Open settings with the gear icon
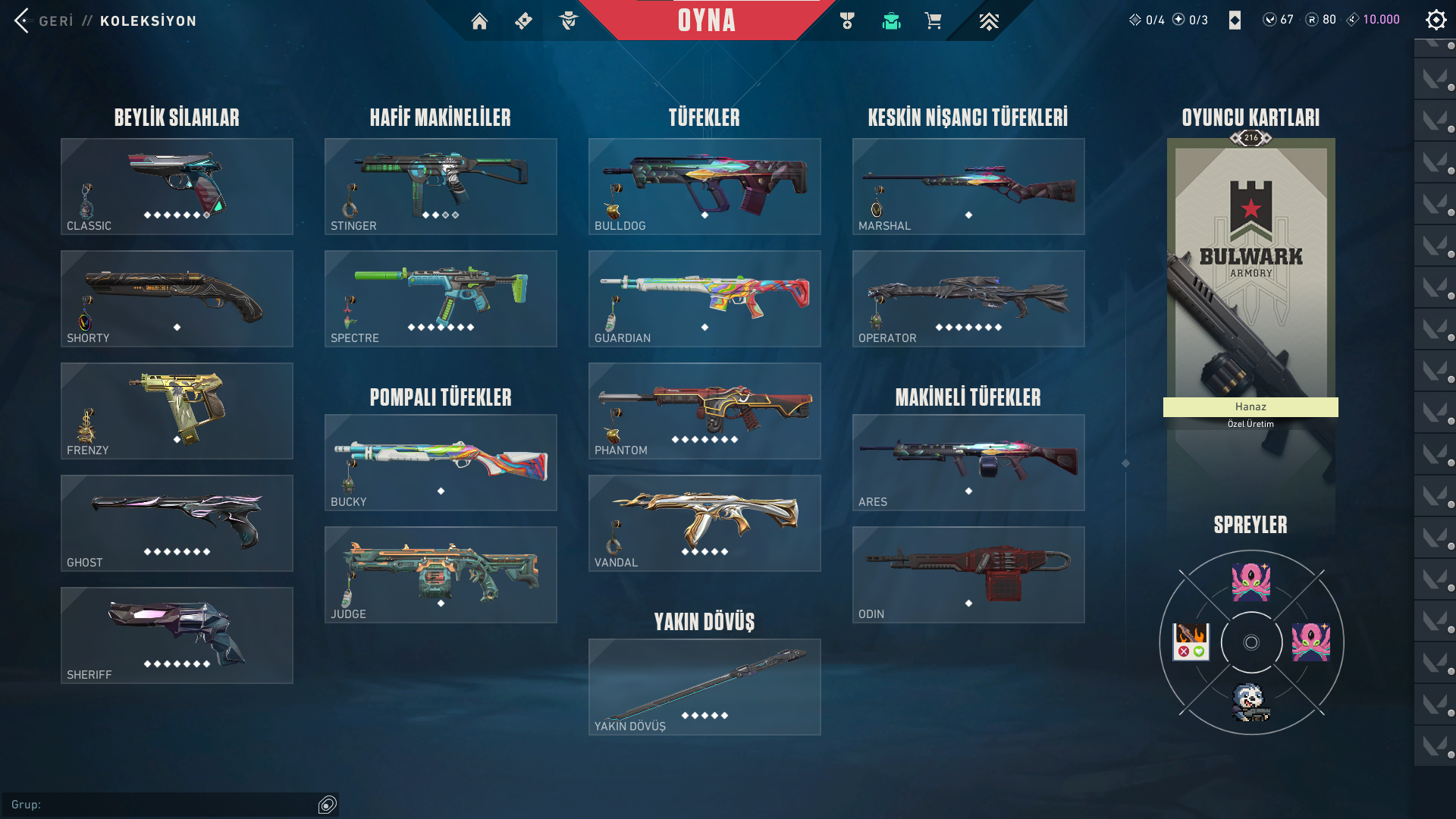The image size is (1456, 819). coord(1436,20)
